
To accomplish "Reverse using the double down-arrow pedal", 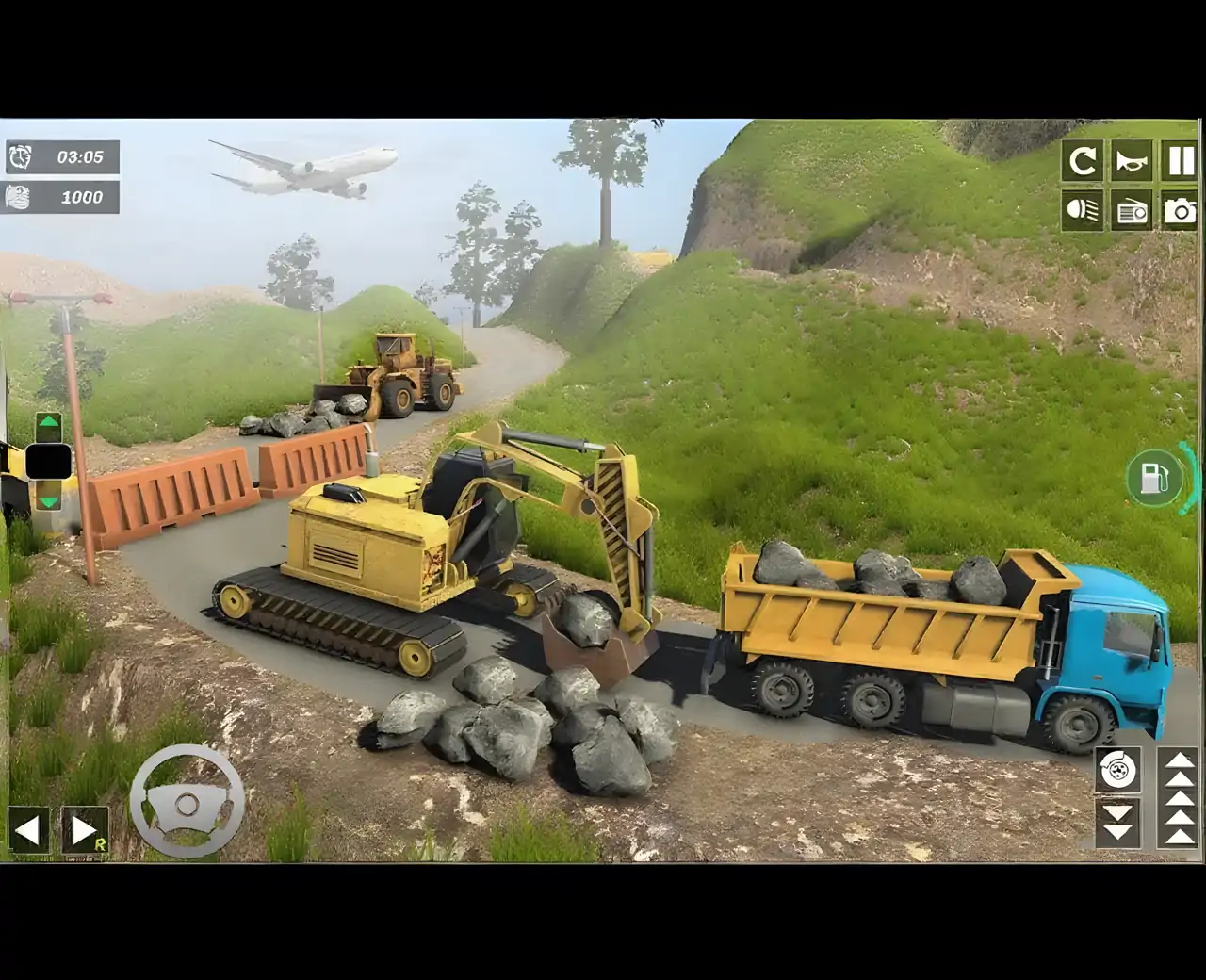I will pos(1118,822).
